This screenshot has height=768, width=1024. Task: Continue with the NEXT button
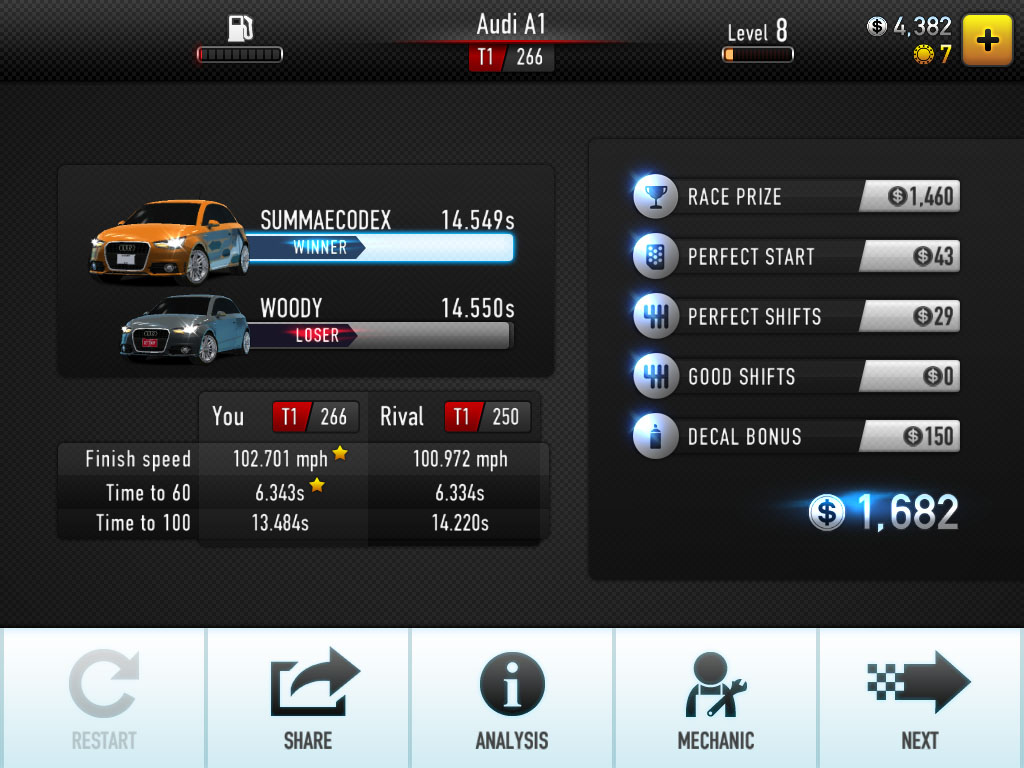point(920,698)
